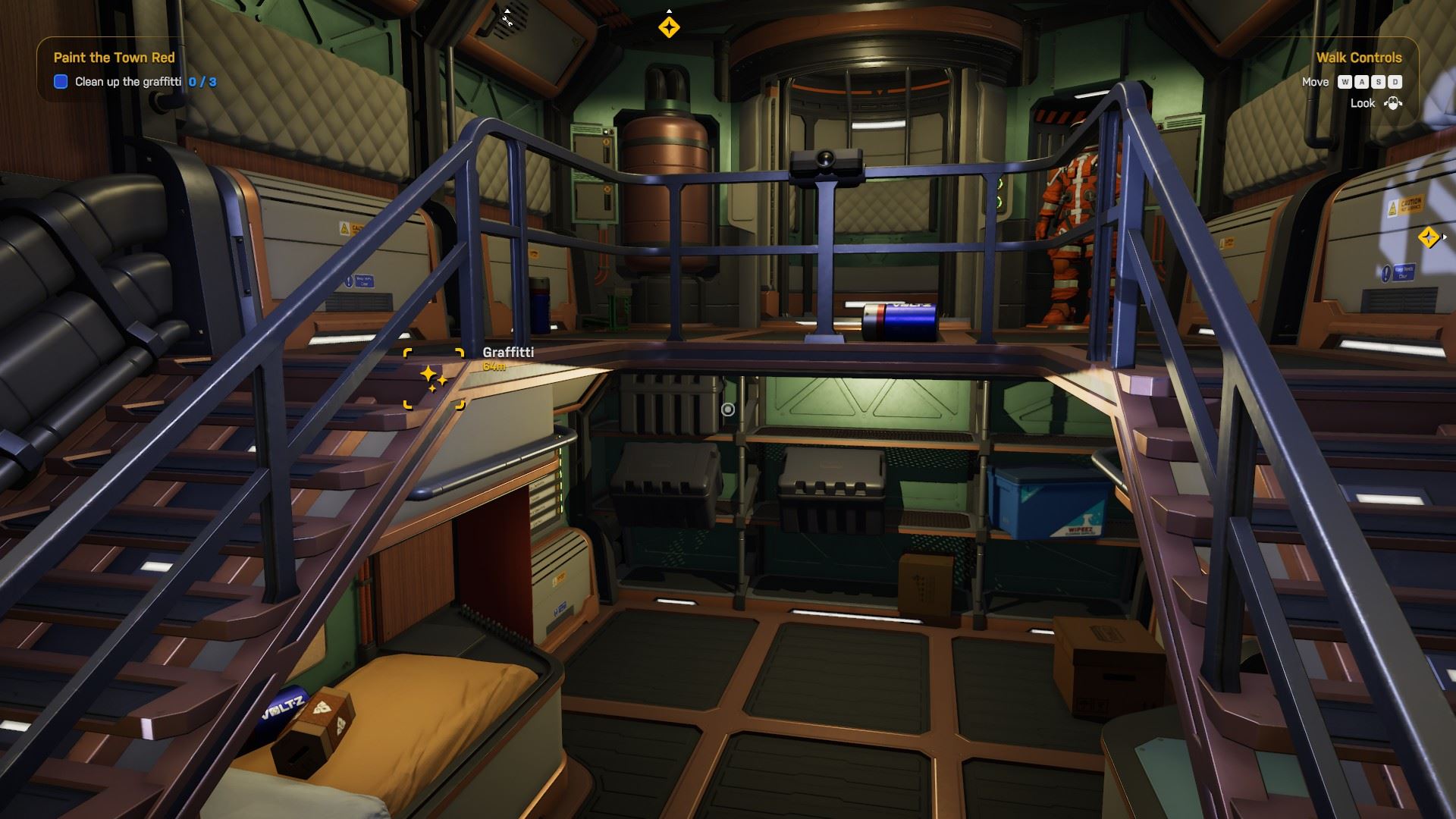This screenshot has width=1456, height=819.
Task: Click the yellow objective marker with rightward arrow
Action: (1429, 237)
